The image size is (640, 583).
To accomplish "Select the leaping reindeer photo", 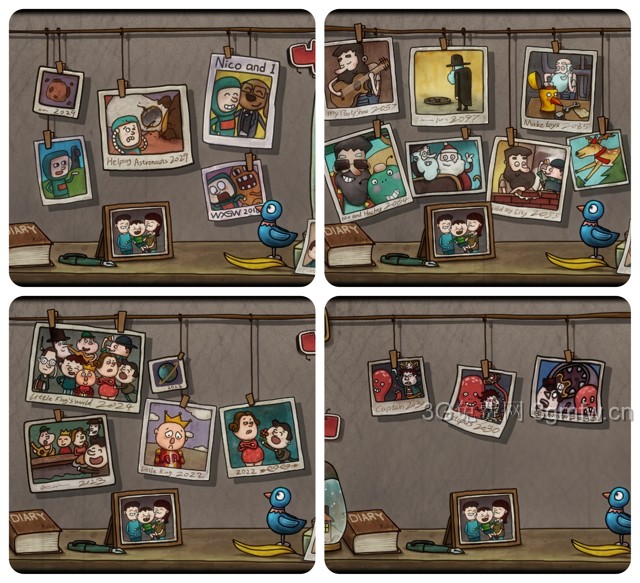I will [597, 159].
